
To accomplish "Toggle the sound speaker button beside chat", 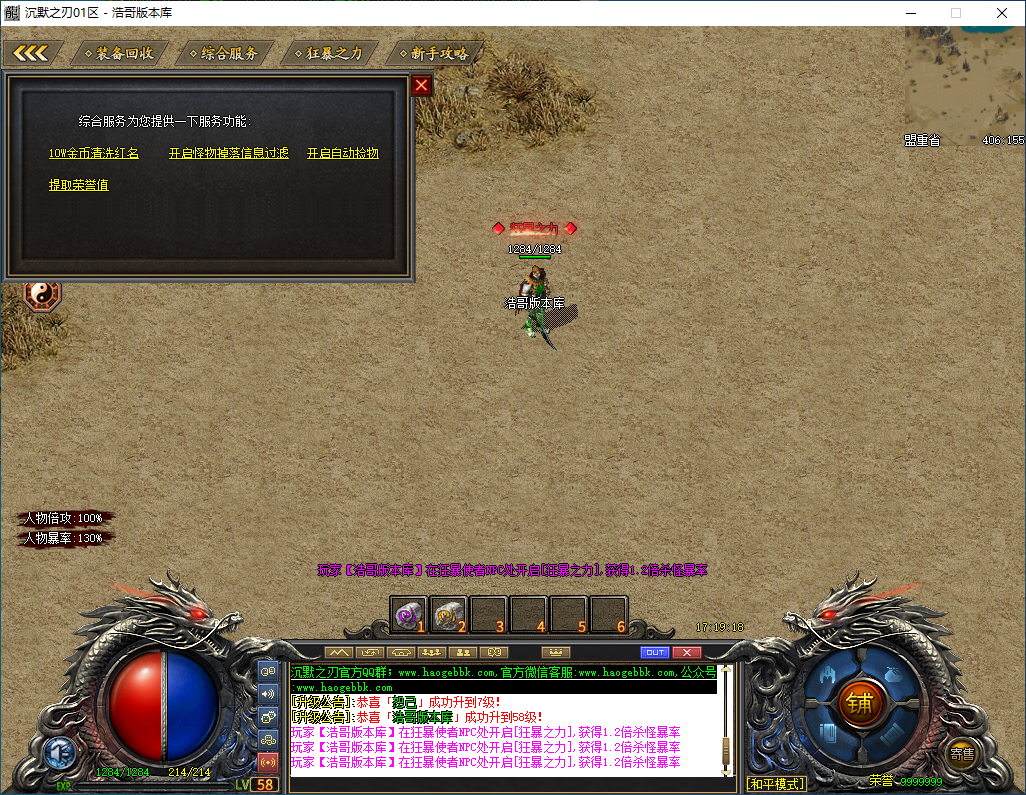I will tap(268, 694).
